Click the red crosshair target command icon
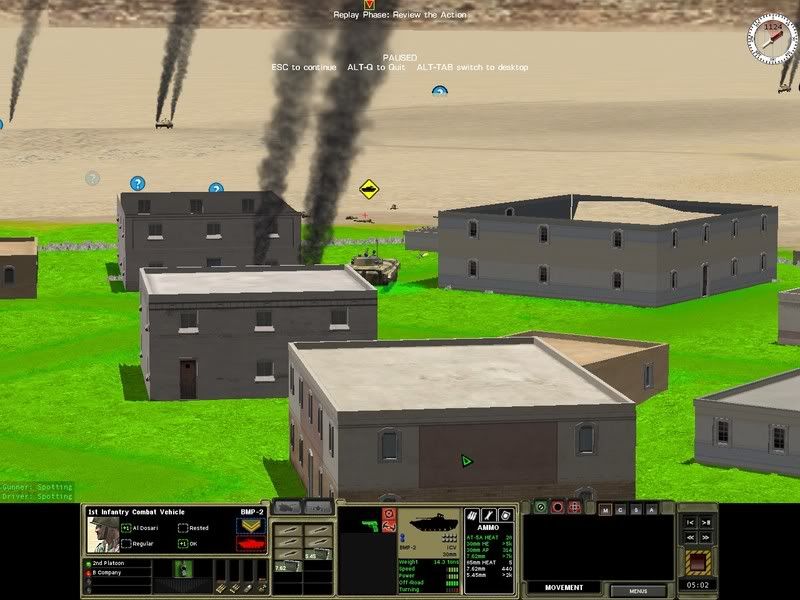Image resolution: width=800 pixels, height=600 pixels. pos(574,508)
